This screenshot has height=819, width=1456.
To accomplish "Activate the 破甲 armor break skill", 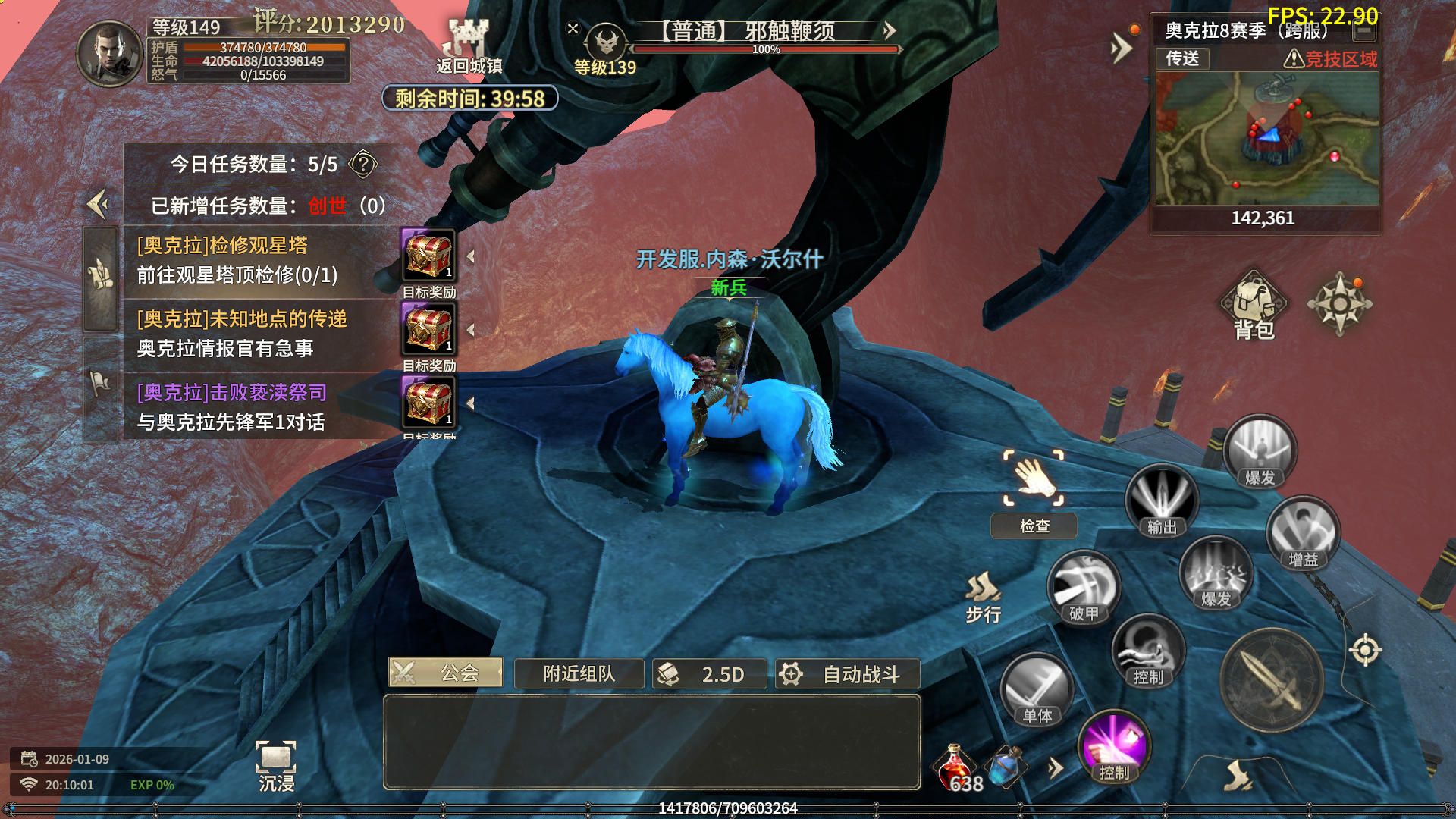I will pyautogui.click(x=1084, y=588).
